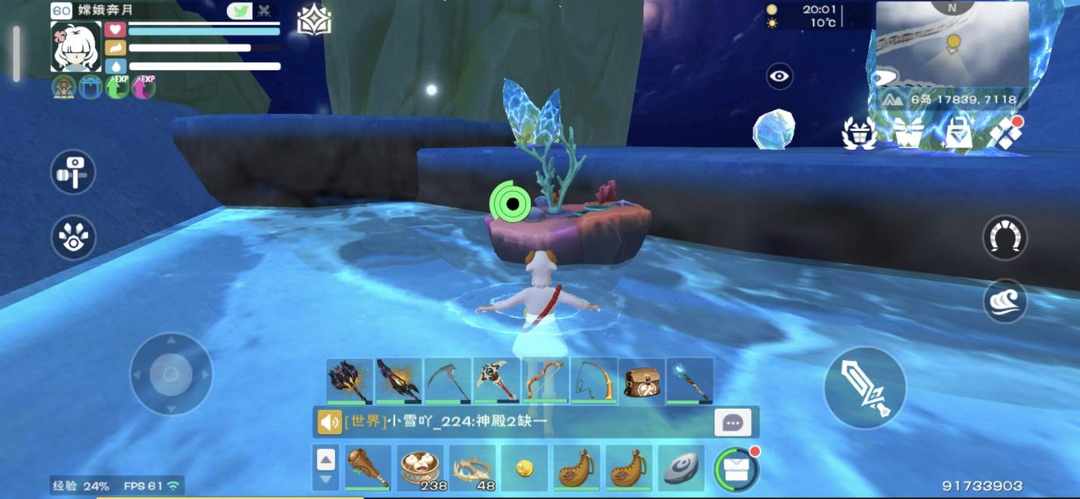Select the gold coin item slot
This screenshot has width=1080, height=499.
coord(524,468)
